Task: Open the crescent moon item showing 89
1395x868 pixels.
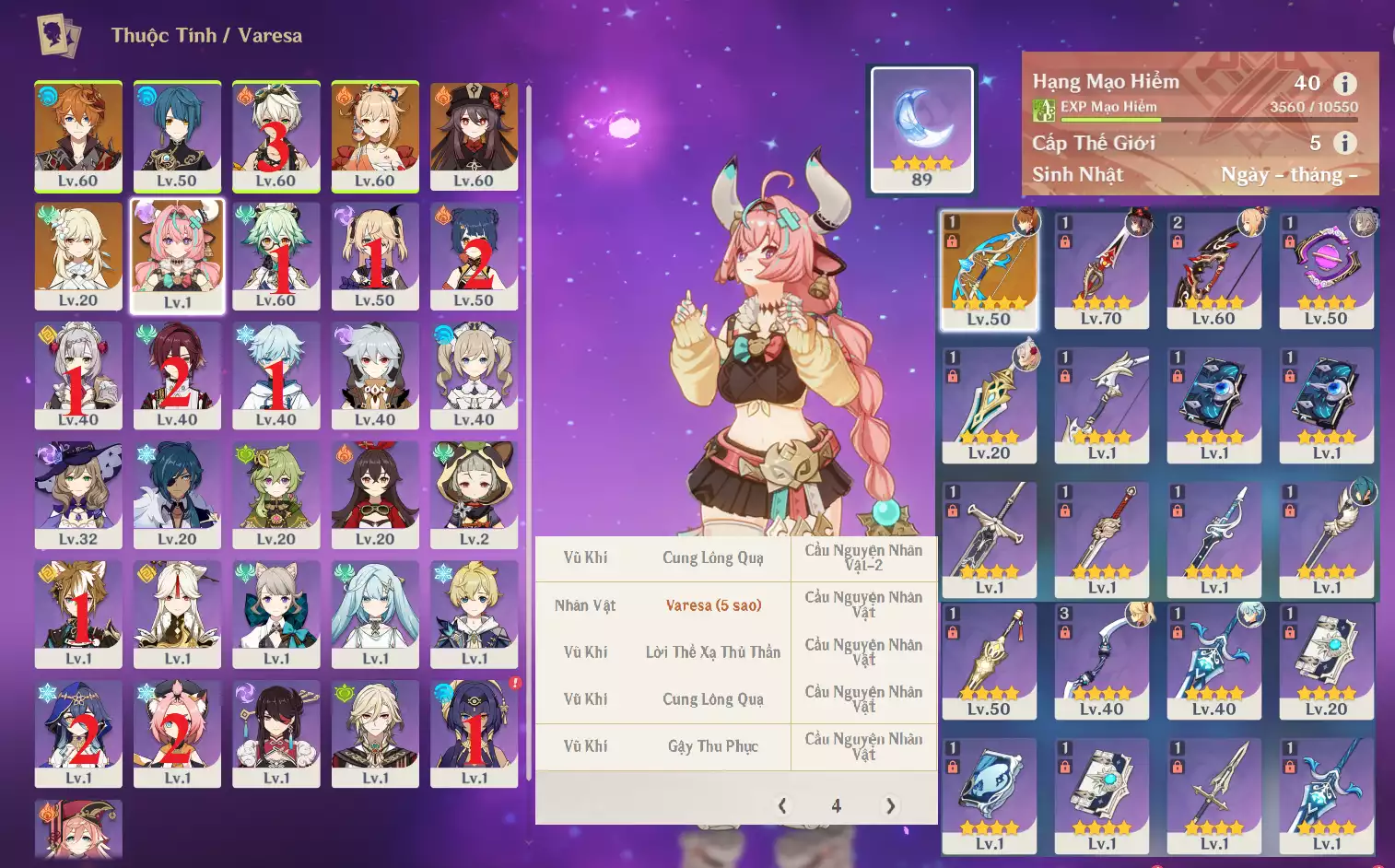Action: coord(921,129)
